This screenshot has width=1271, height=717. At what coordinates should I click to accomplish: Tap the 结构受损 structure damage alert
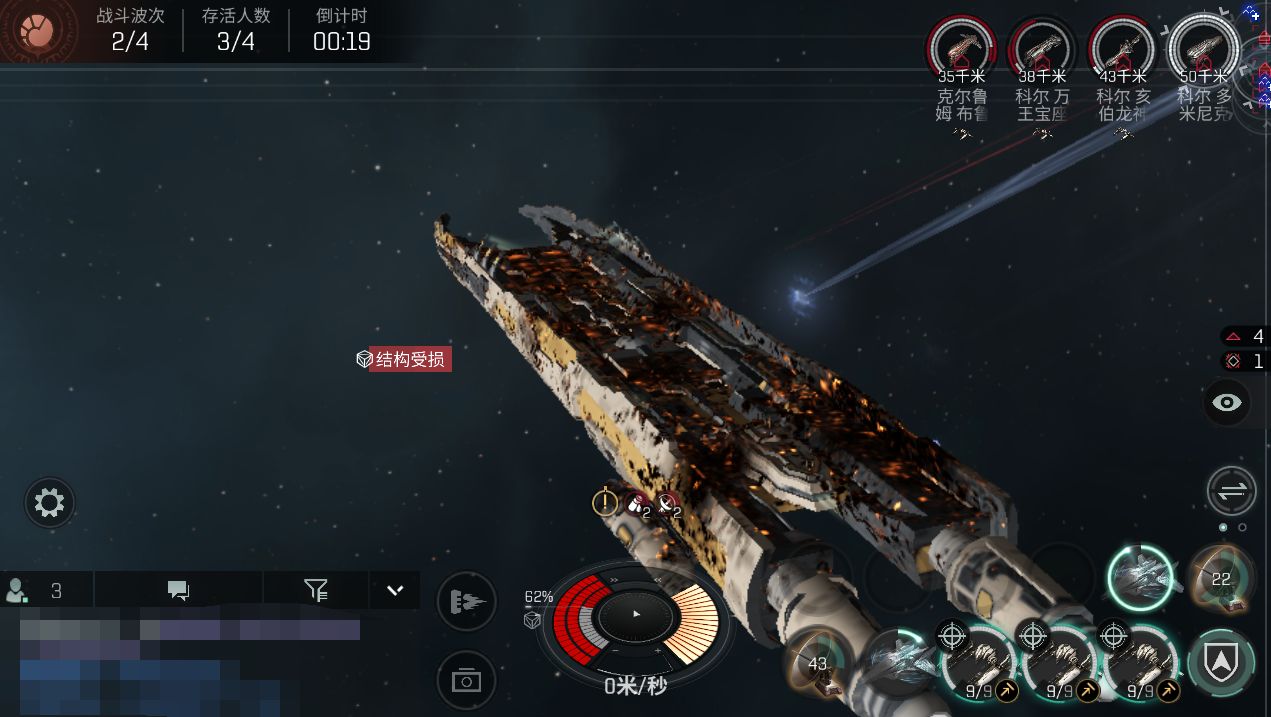(404, 359)
